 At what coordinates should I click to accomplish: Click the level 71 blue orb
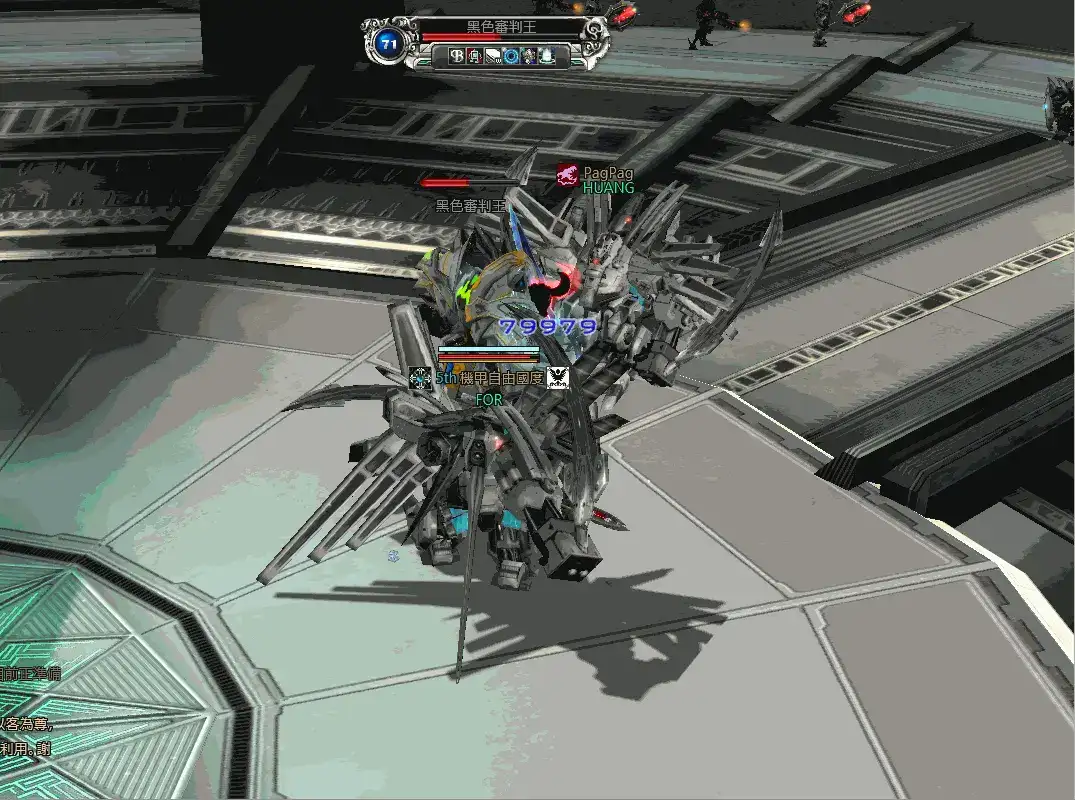(x=387, y=43)
